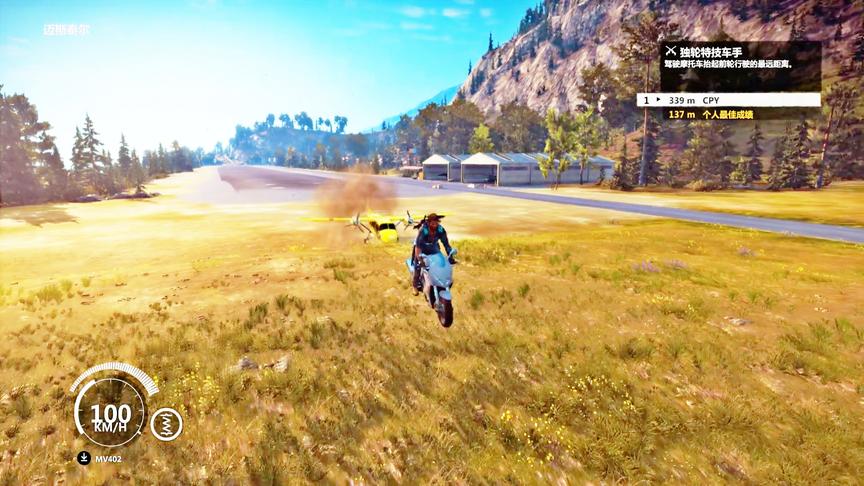The height and width of the screenshot is (486, 864).
Task: Click the crossed-tools icon on the challenge title
Action: pyautogui.click(x=670, y=50)
